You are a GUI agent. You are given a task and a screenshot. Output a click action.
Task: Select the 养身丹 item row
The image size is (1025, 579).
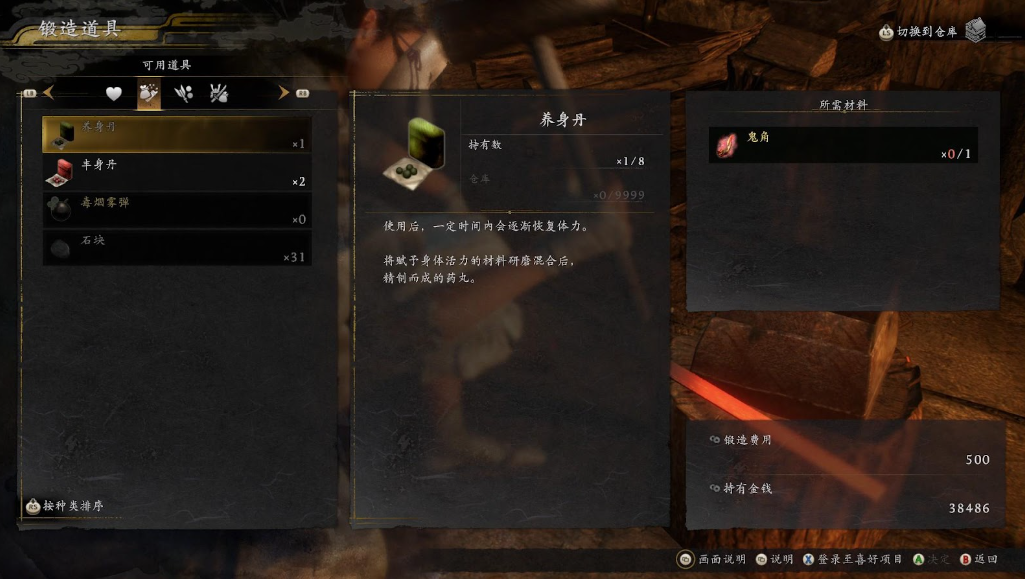(176, 134)
